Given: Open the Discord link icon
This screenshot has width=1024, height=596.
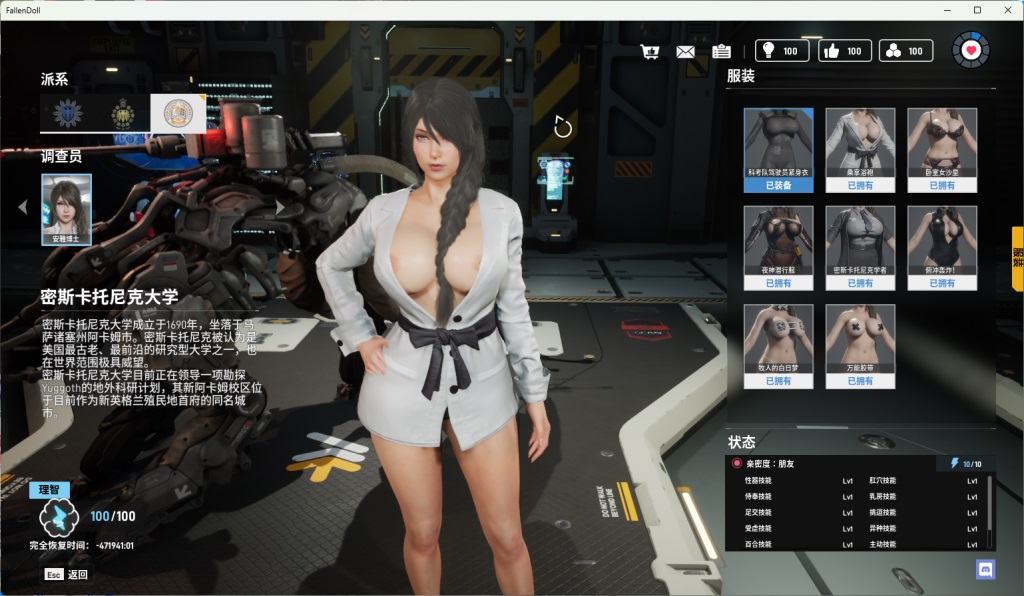Looking at the screenshot, I should click(985, 569).
